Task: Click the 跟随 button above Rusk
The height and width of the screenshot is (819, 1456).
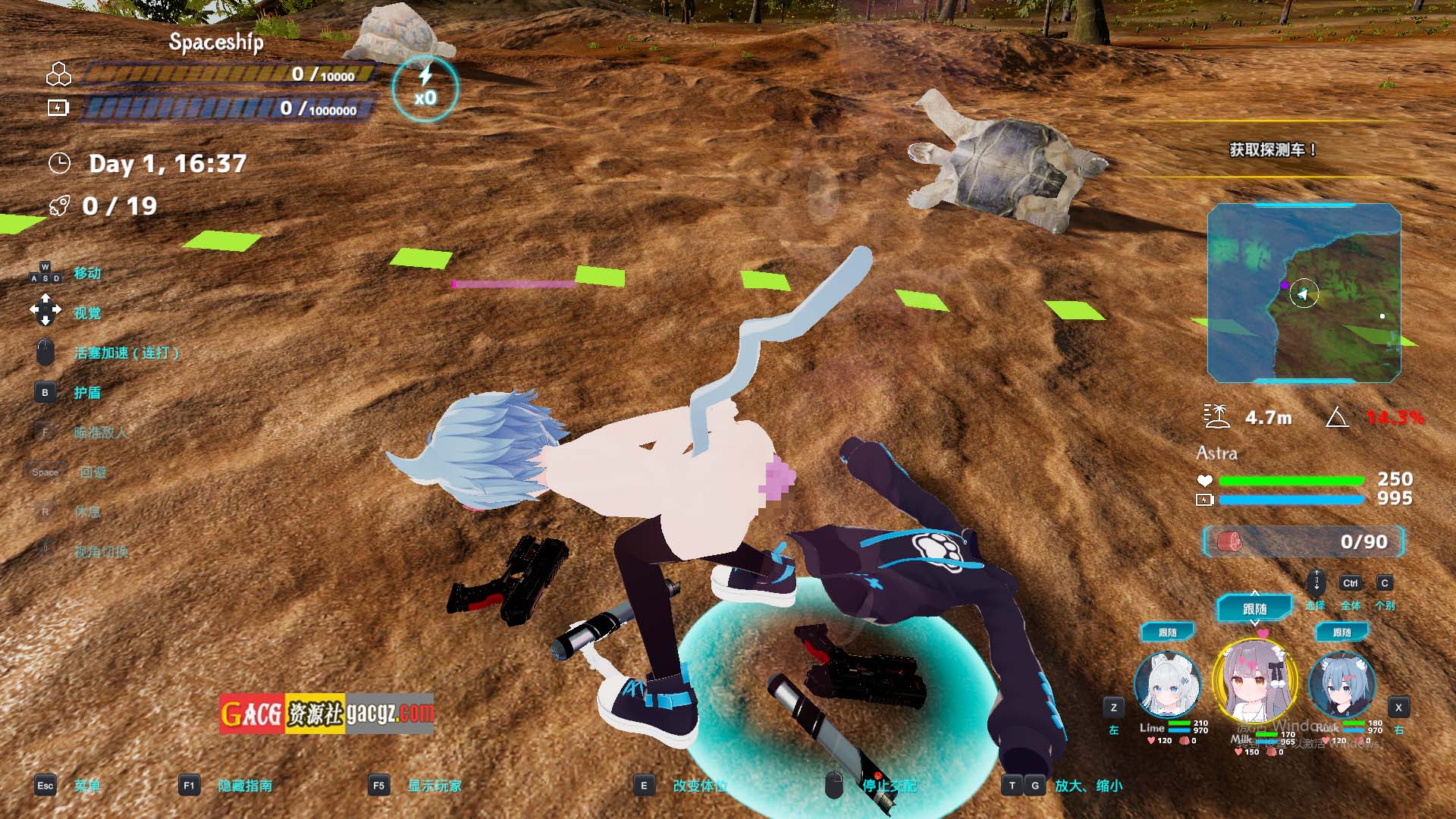Action: 1341,632
